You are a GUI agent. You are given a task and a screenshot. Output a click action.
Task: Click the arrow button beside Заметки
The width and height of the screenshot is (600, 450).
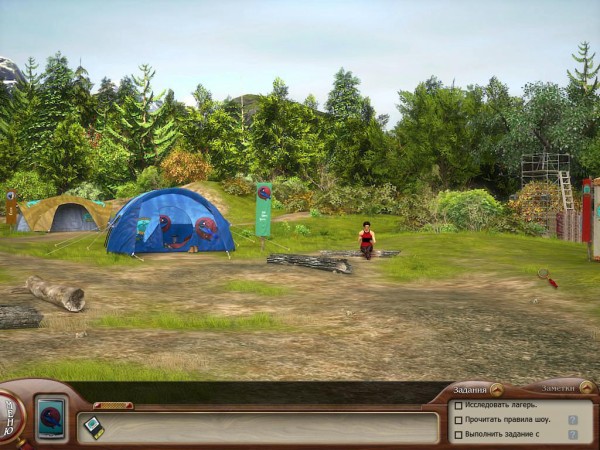click(x=586, y=388)
